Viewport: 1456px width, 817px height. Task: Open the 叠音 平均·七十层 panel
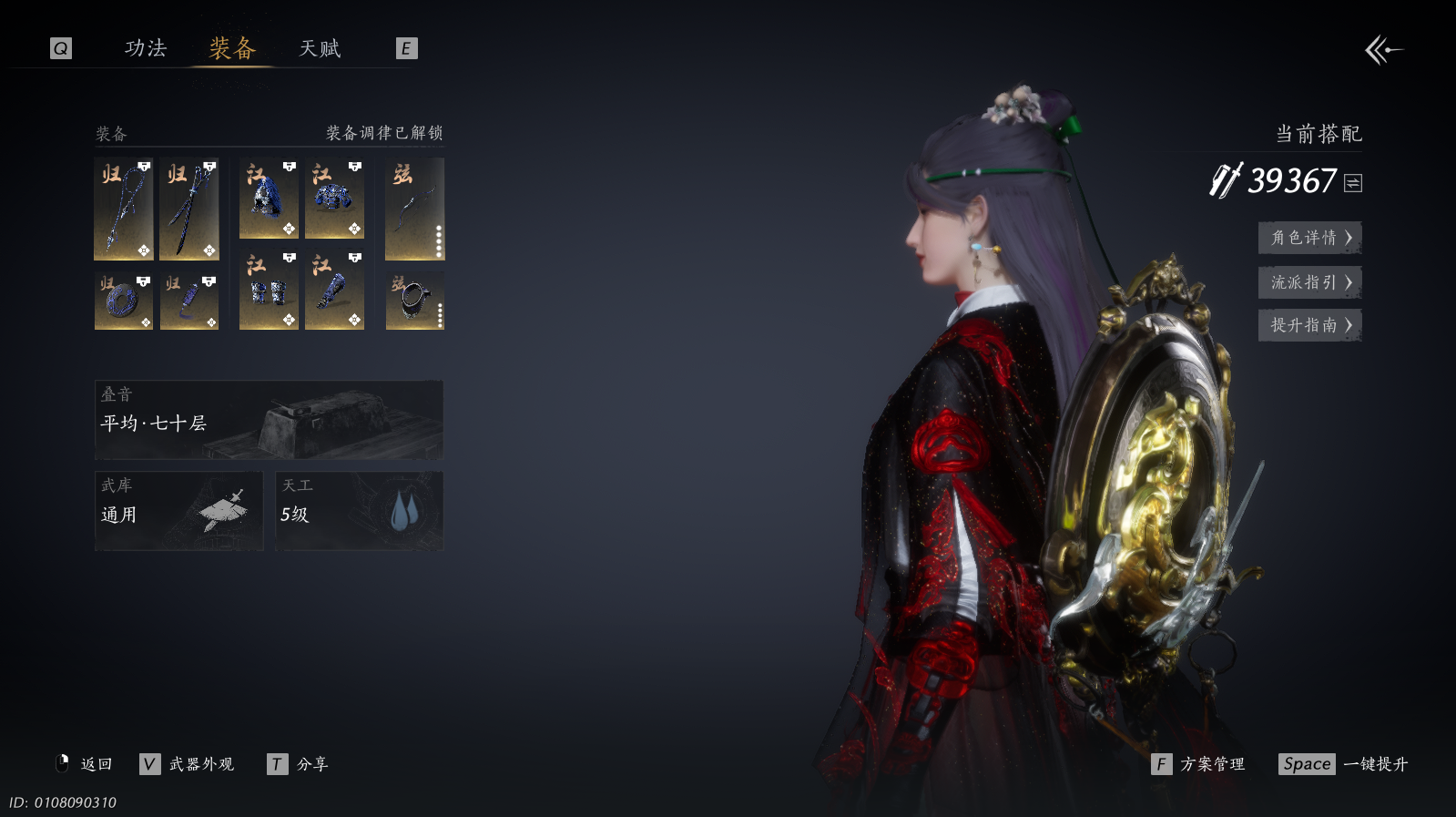[269, 420]
